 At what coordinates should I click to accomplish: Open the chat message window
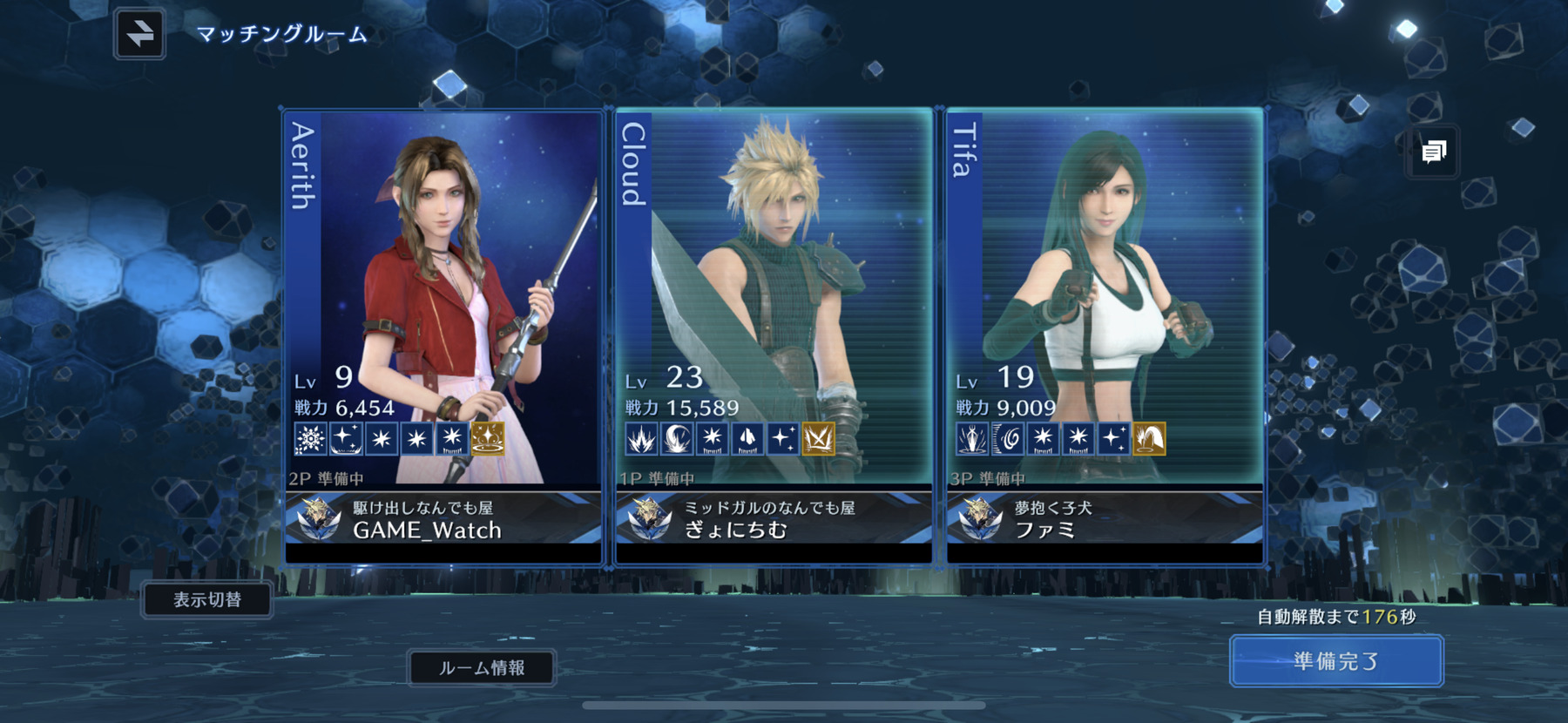pos(1433,152)
